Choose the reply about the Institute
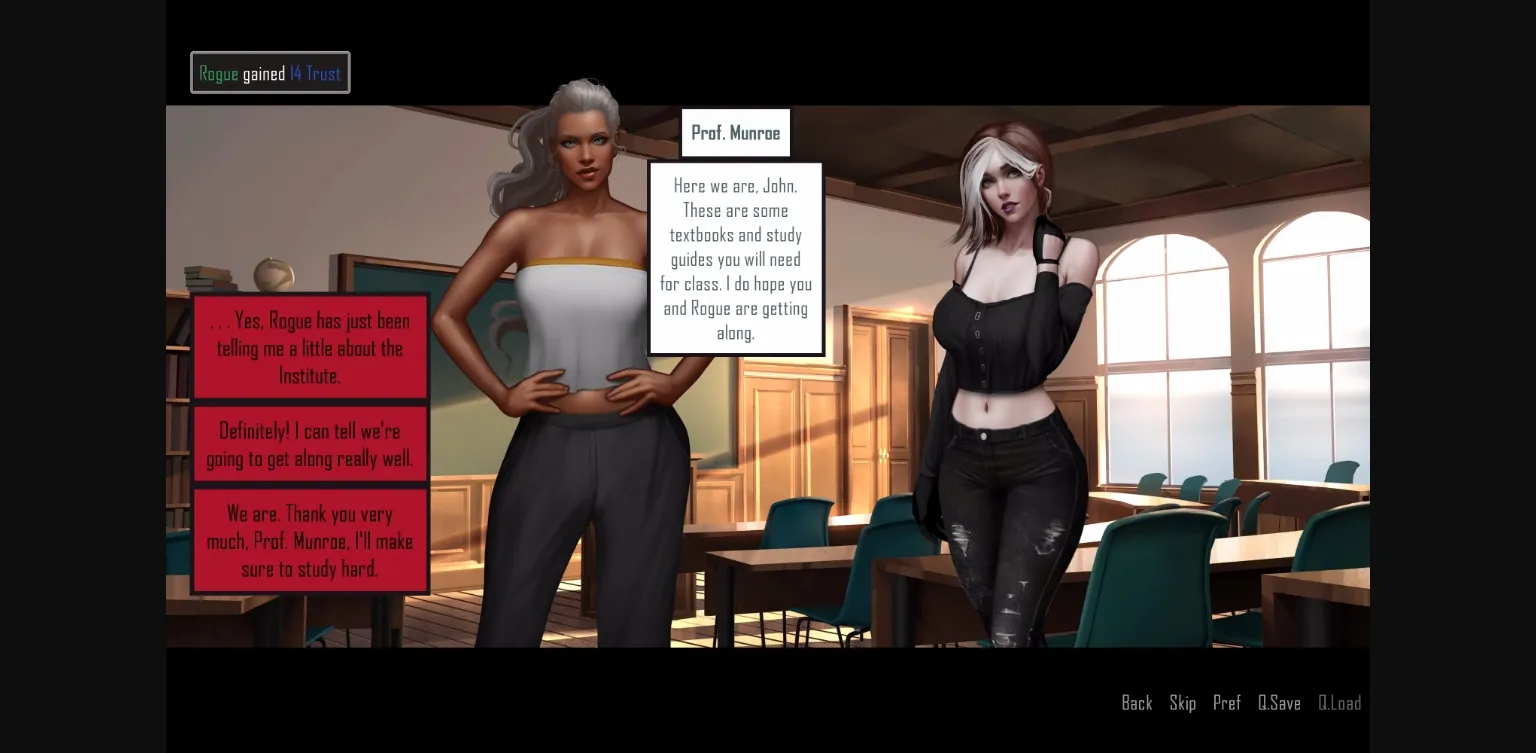Viewport: 1536px width, 753px height. pos(310,348)
